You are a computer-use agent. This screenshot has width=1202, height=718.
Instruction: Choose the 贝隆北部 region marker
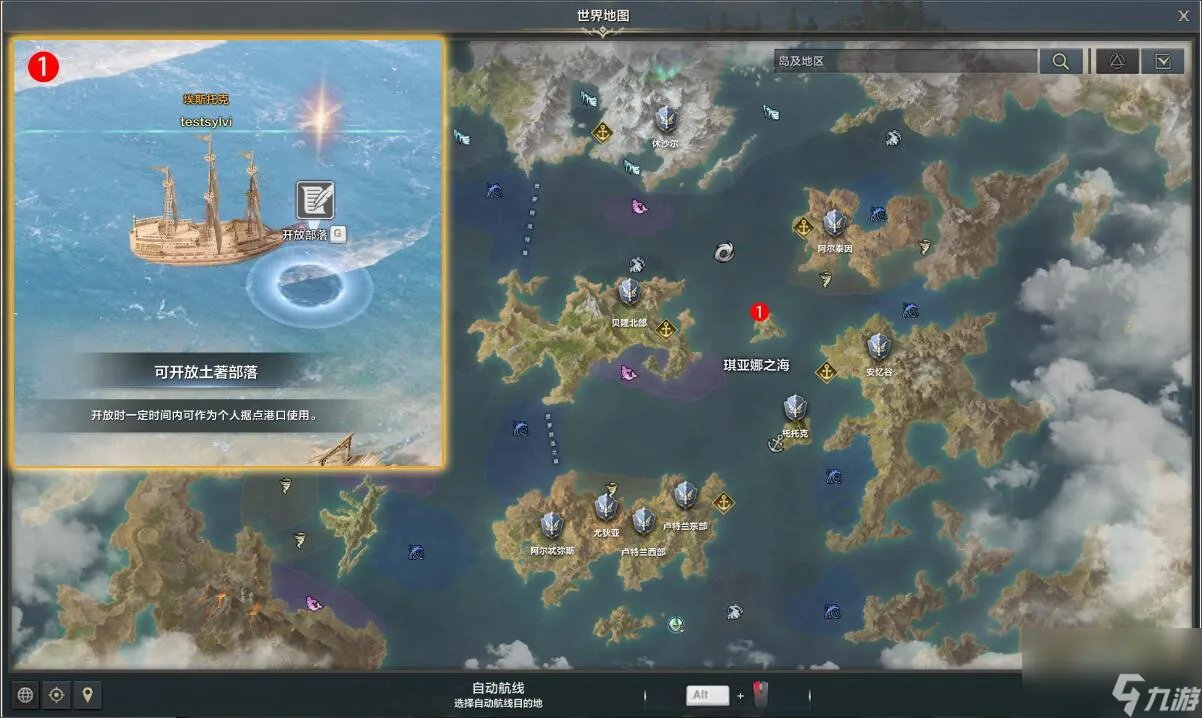pos(629,293)
